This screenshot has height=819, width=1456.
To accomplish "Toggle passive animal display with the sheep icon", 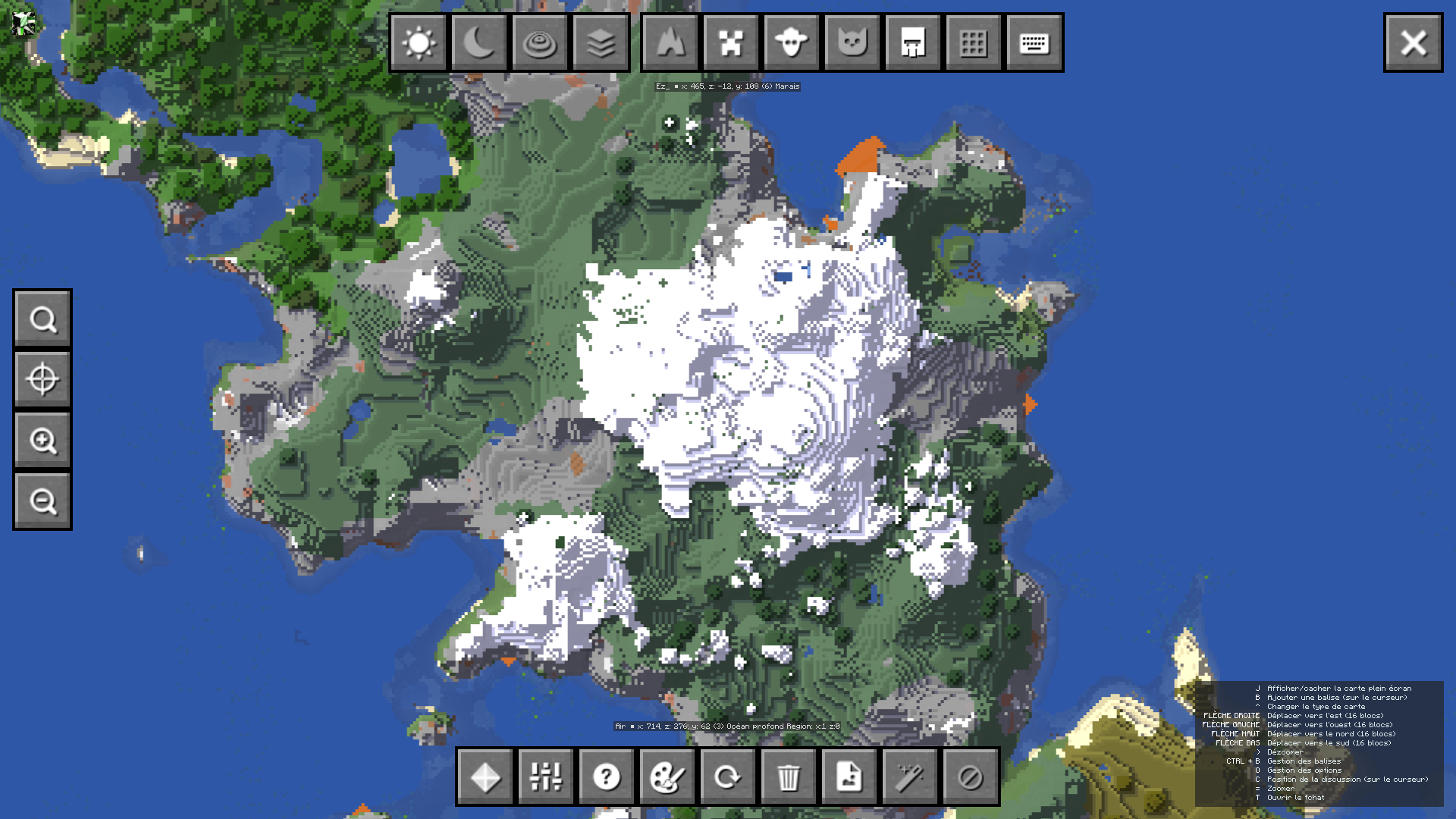I will (790, 42).
